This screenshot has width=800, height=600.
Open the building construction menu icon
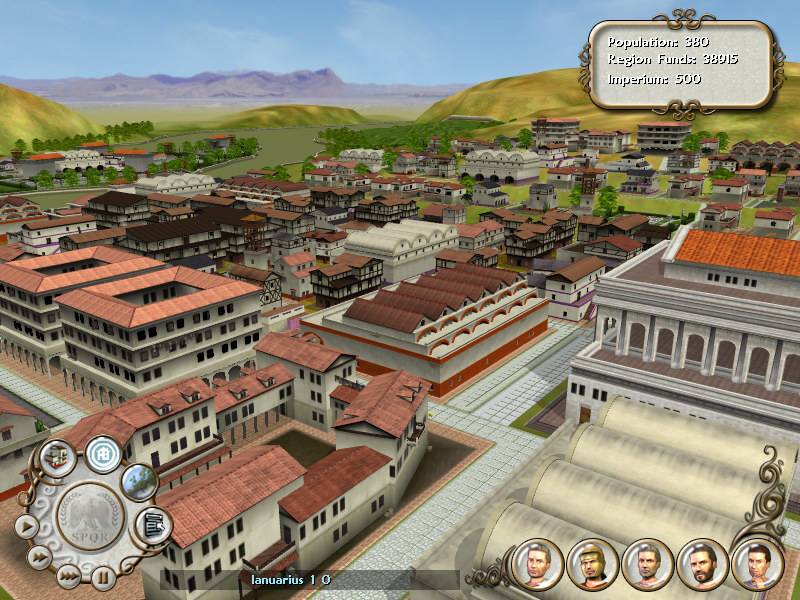pyautogui.click(x=56, y=455)
